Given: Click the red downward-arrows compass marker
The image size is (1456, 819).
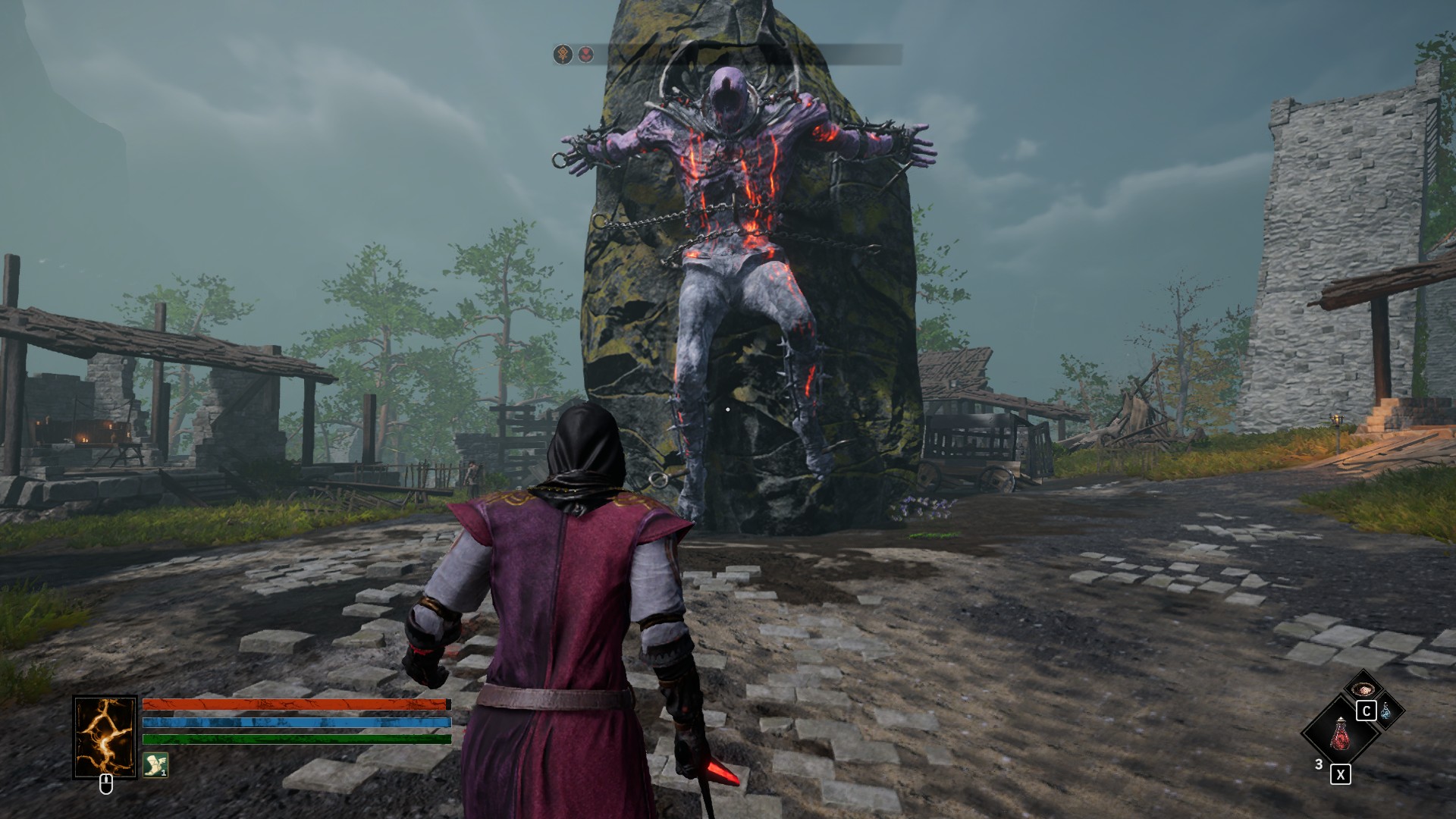Looking at the screenshot, I should [x=585, y=55].
